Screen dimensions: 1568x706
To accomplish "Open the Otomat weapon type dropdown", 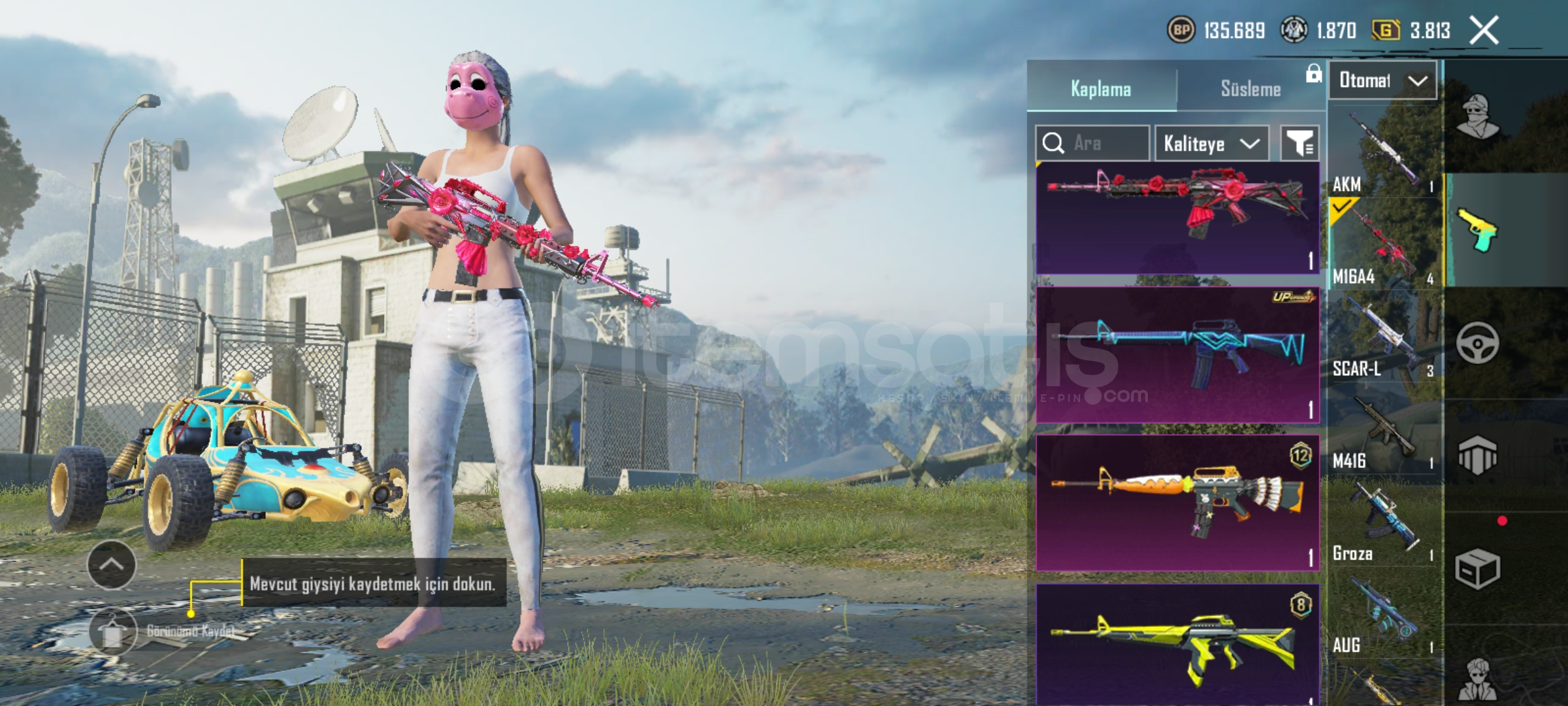I will point(1382,80).
